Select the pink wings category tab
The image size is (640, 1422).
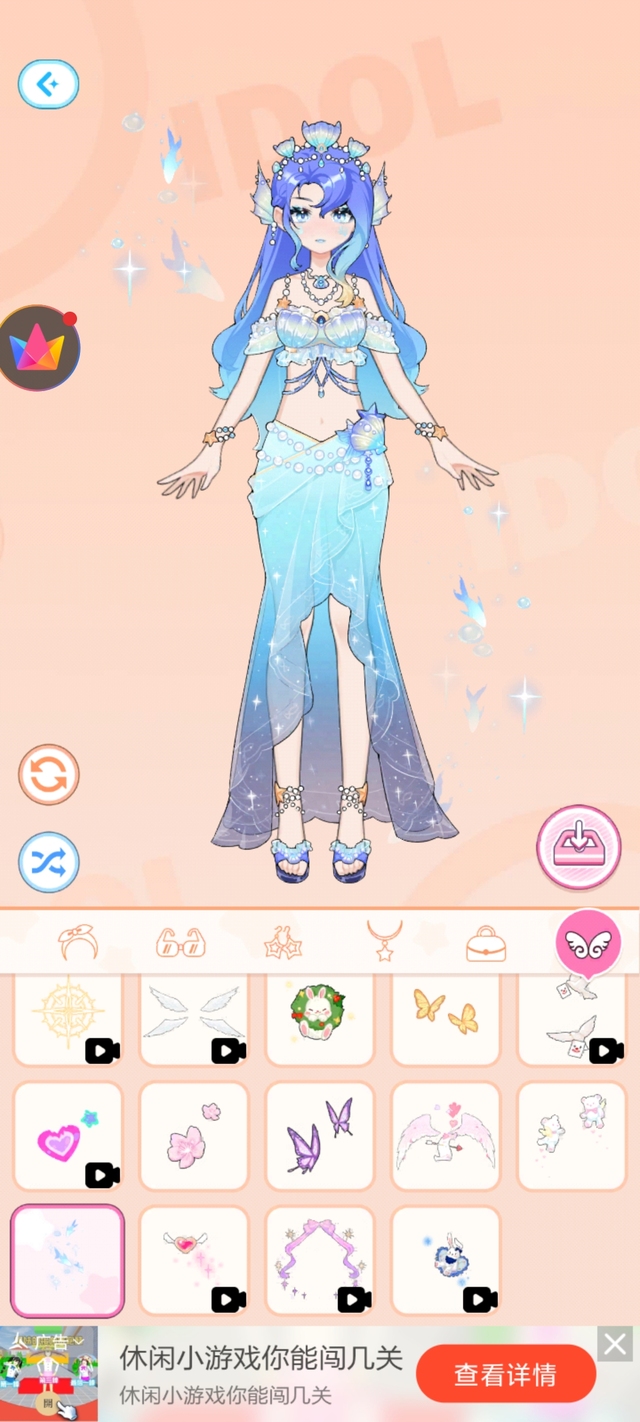[588, 942]
